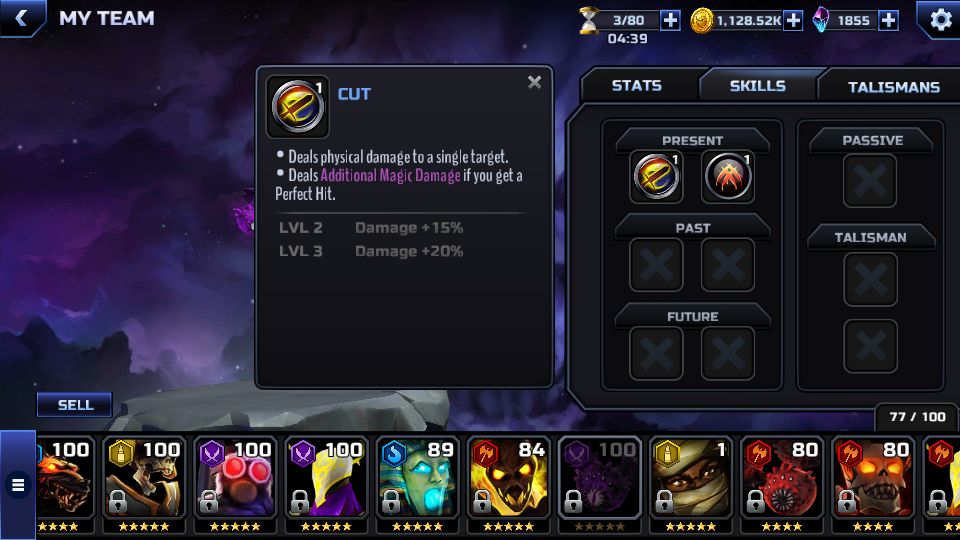Select the Cut skill icon under Present

coord(656,177)
